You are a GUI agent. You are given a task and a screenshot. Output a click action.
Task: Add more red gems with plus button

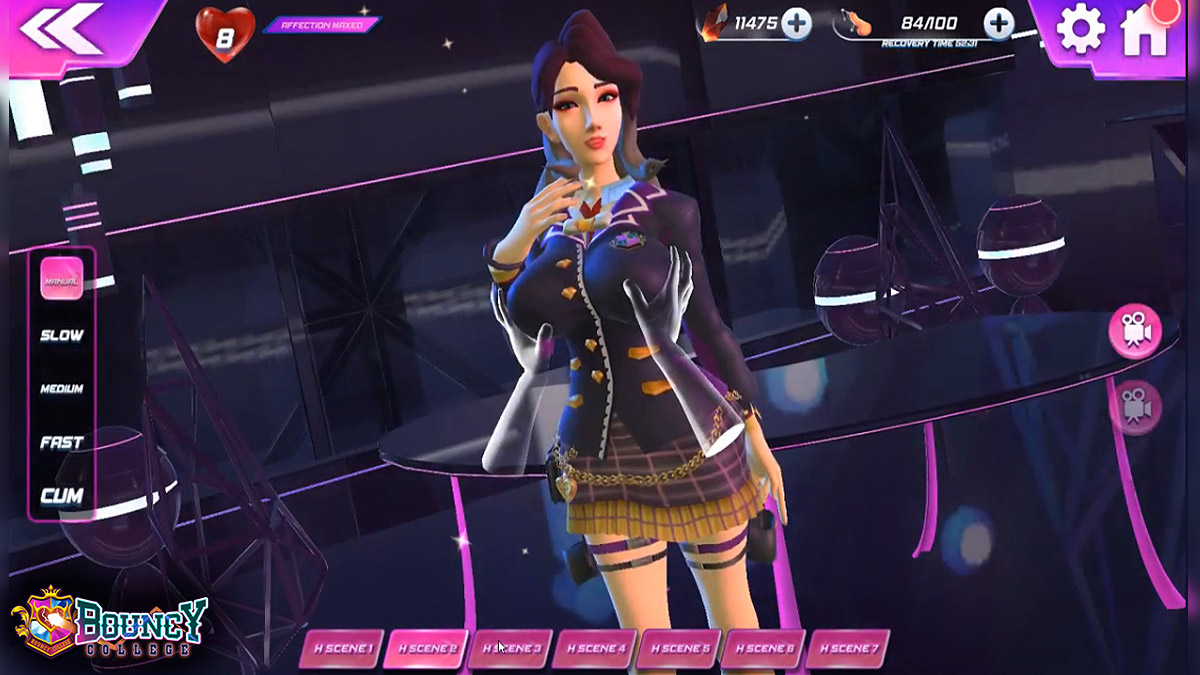pyautogui.click(x=797, y=24)
